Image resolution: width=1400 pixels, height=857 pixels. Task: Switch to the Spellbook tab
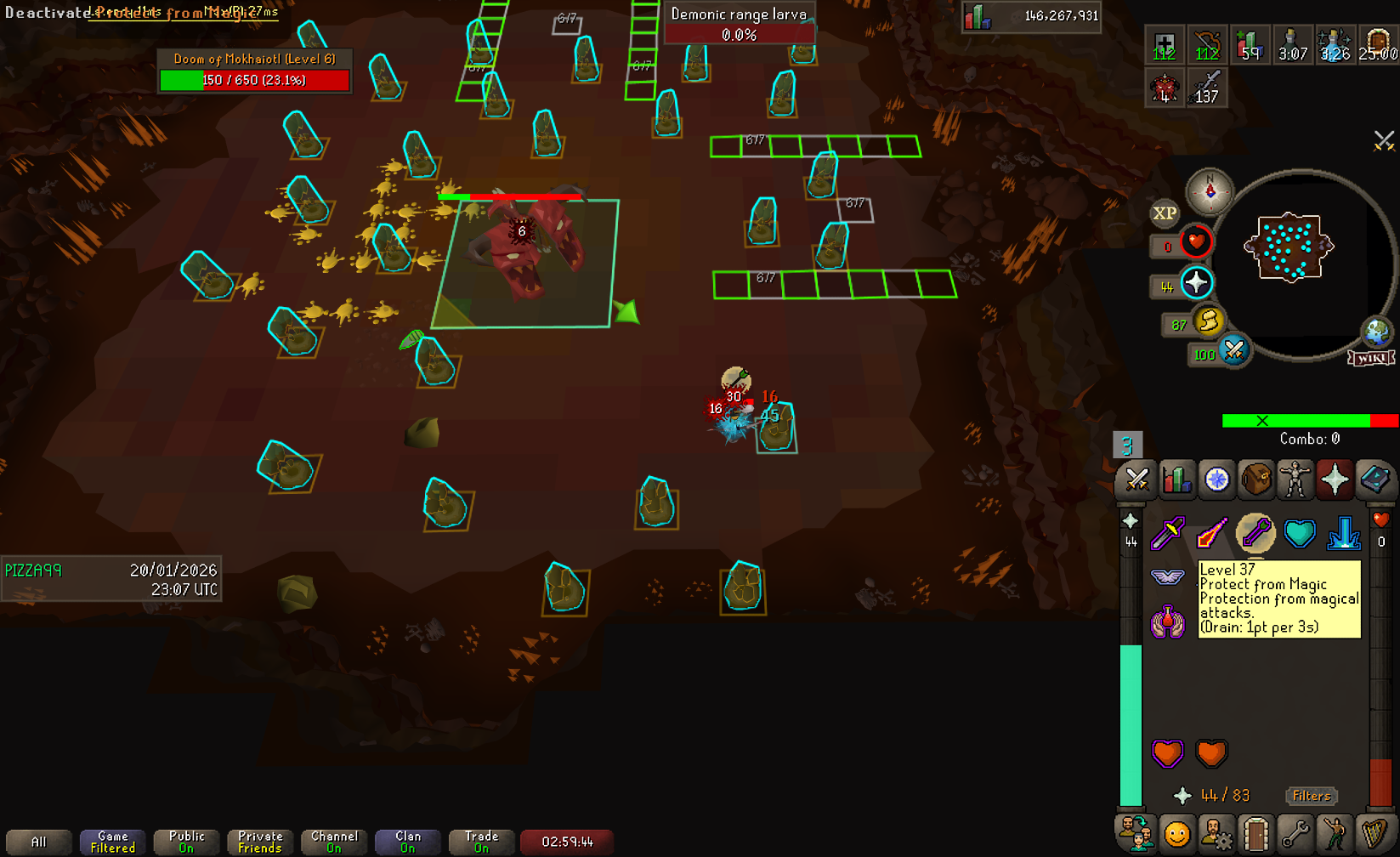1374,480
